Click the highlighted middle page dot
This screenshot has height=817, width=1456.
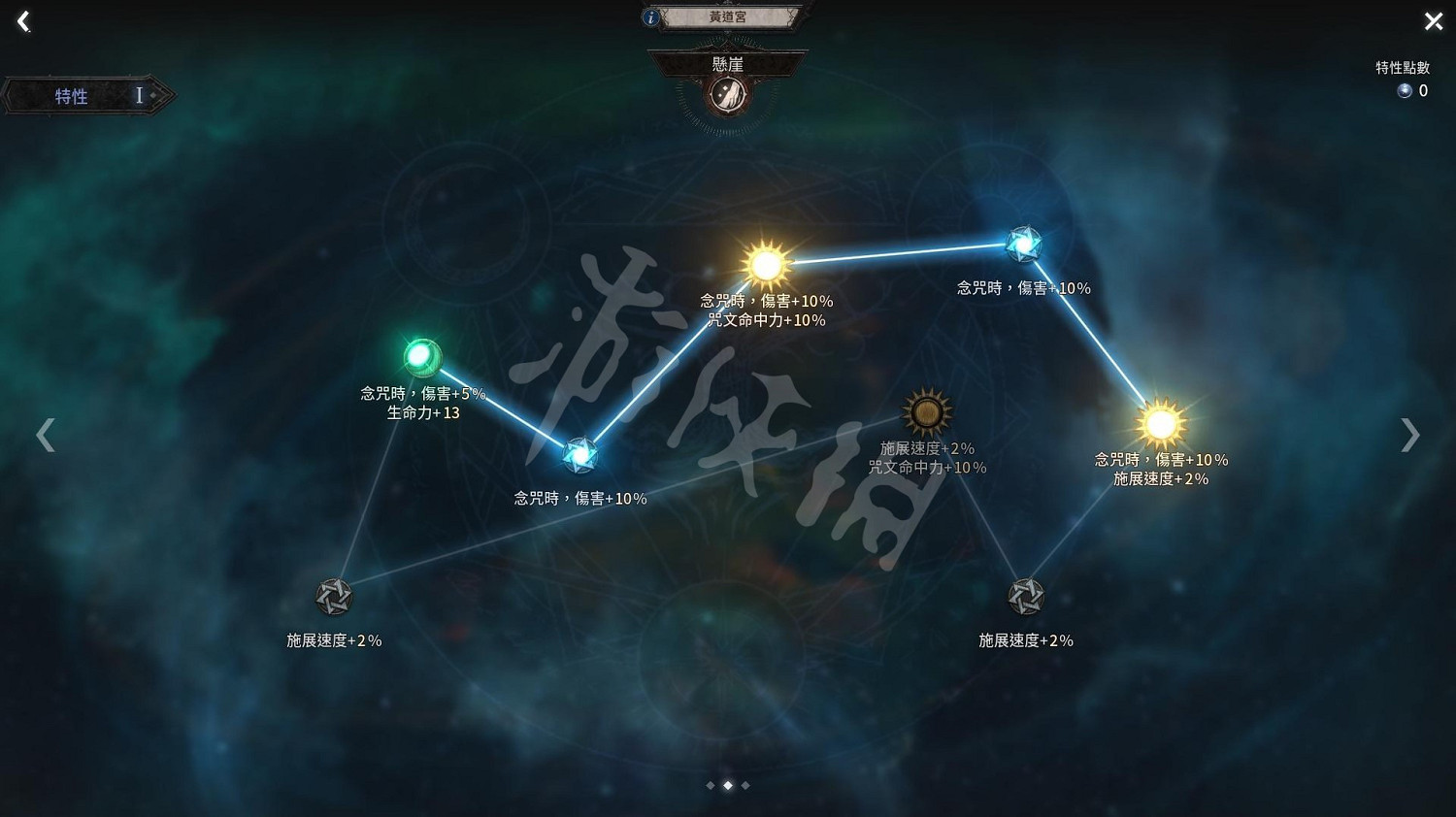727,785
